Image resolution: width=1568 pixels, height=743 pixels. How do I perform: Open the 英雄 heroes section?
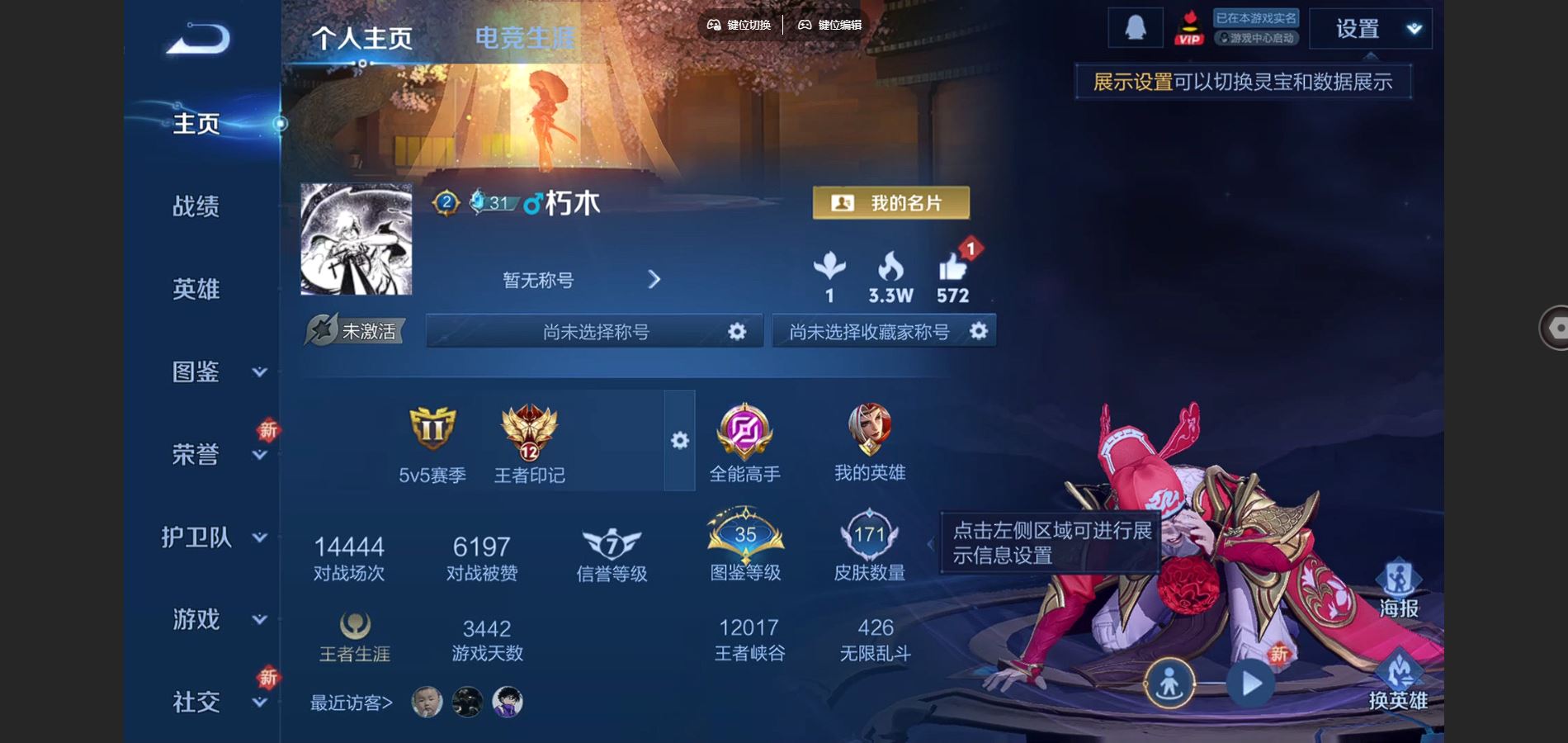(196, 289)
